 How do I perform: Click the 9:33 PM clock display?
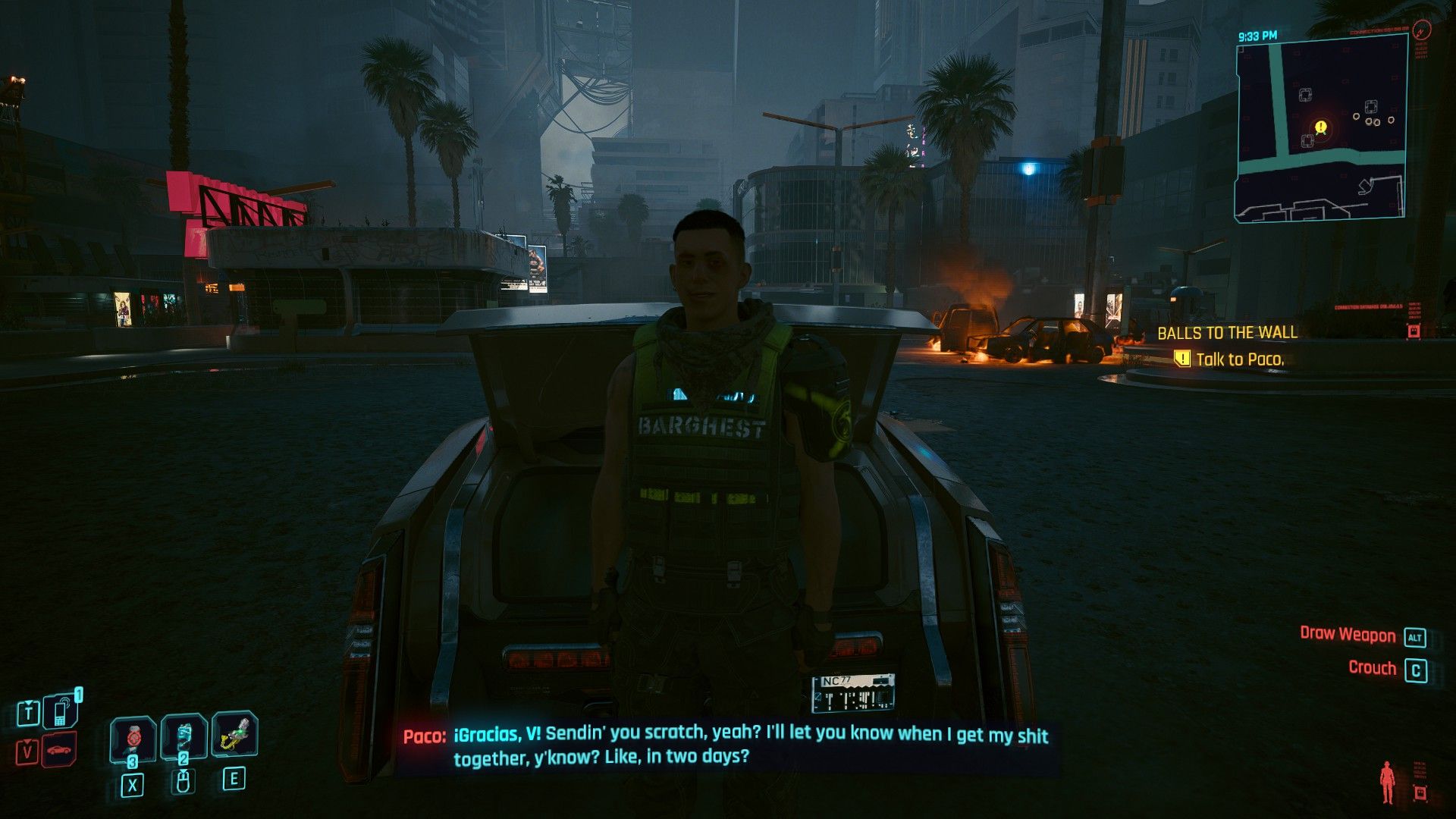tap(1258, 36)
